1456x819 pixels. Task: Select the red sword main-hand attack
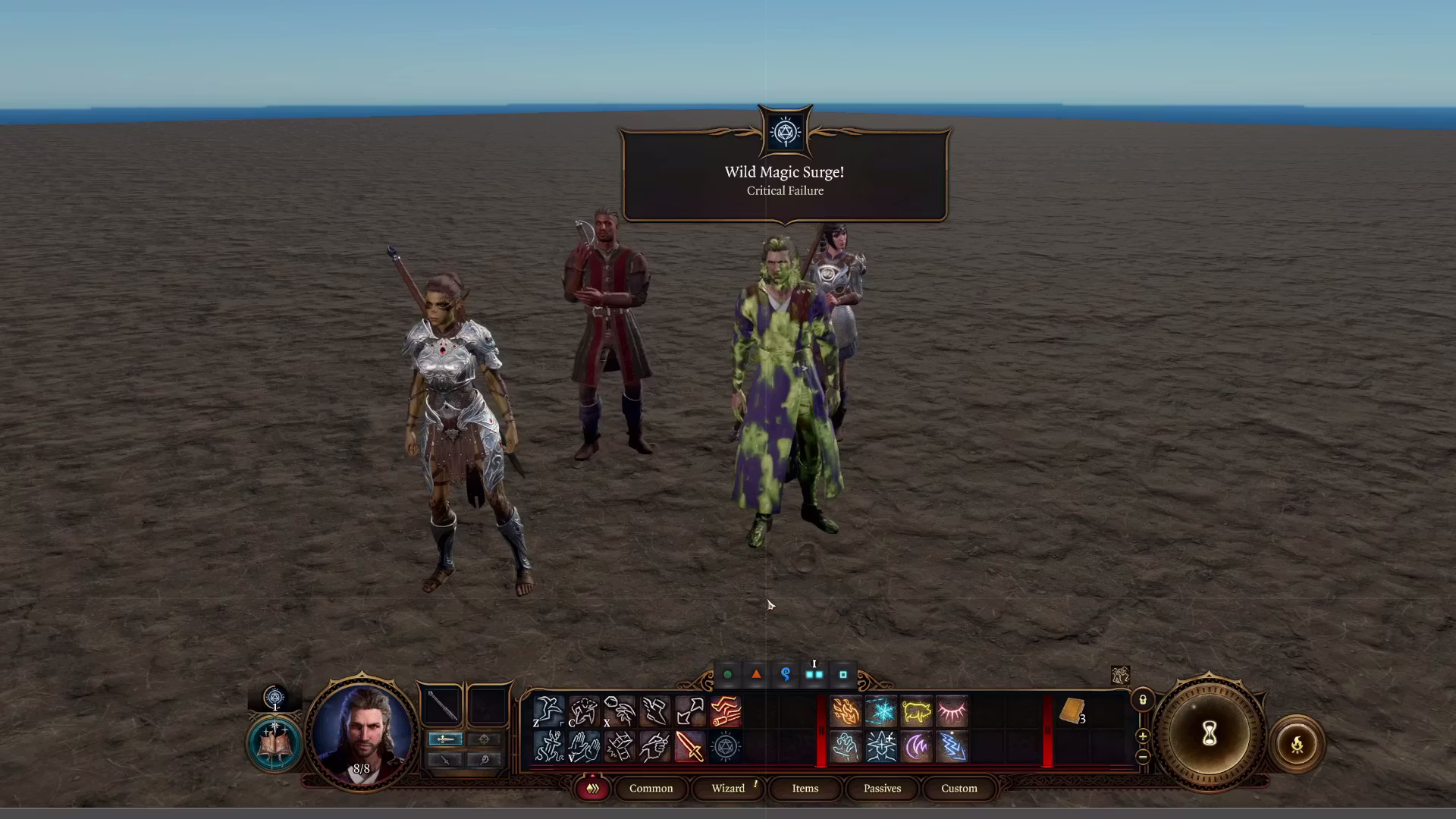point(689,747)
